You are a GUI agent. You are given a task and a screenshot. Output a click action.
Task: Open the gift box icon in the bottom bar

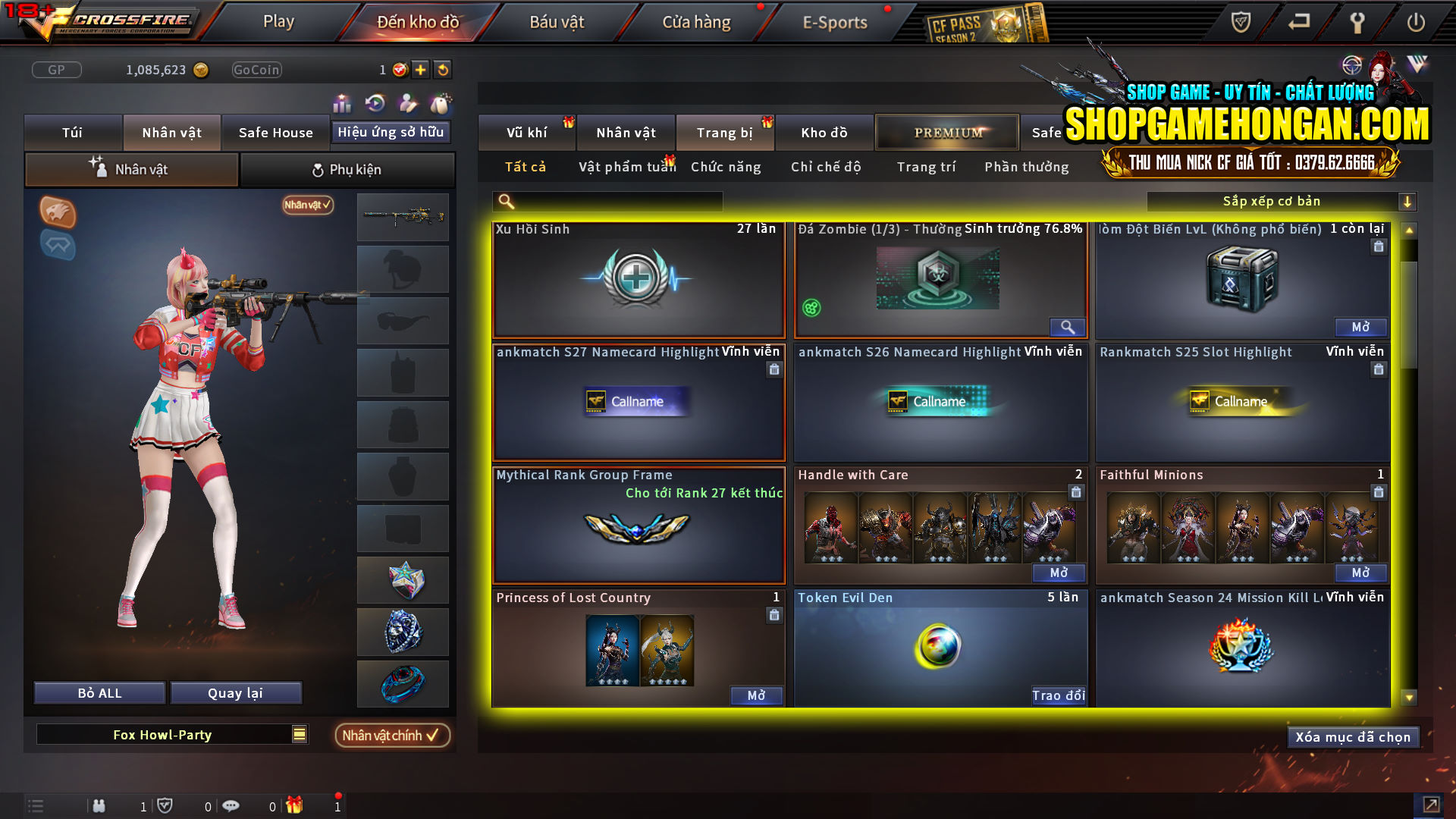point(295,805)
